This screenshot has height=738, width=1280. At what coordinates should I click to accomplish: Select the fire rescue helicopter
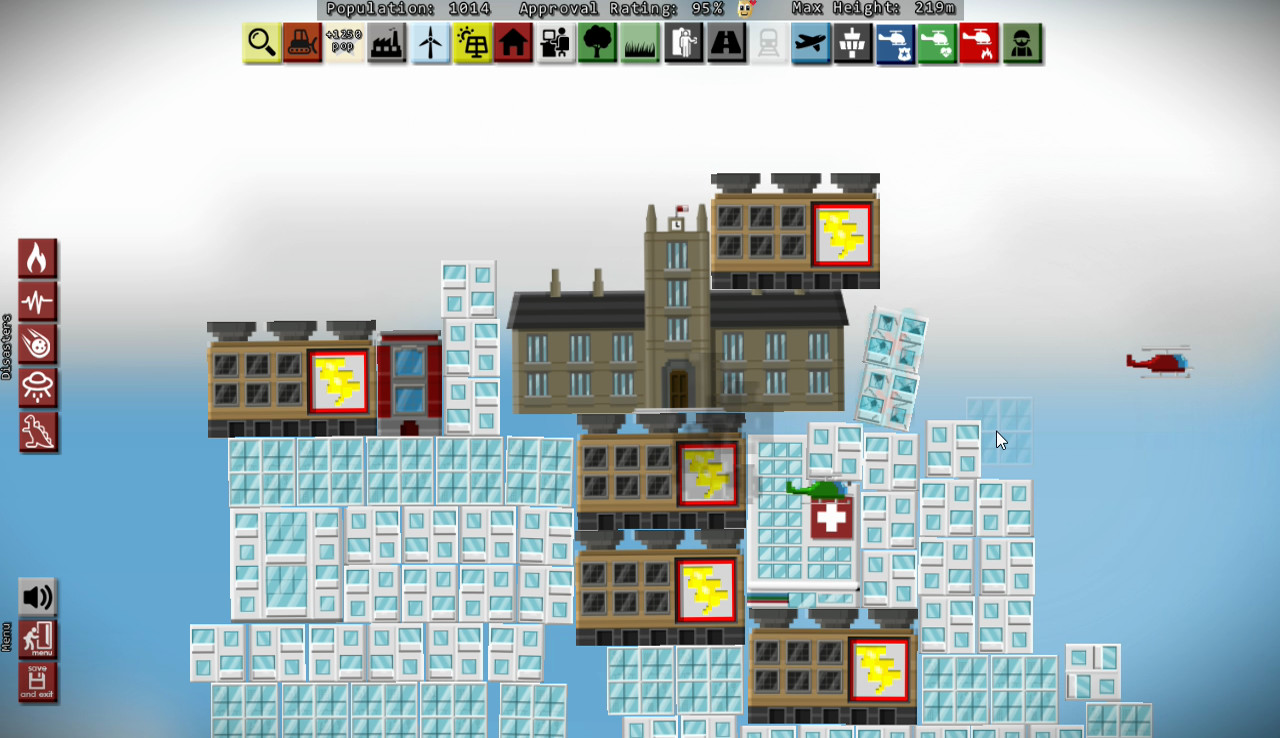tap(979, 43)
